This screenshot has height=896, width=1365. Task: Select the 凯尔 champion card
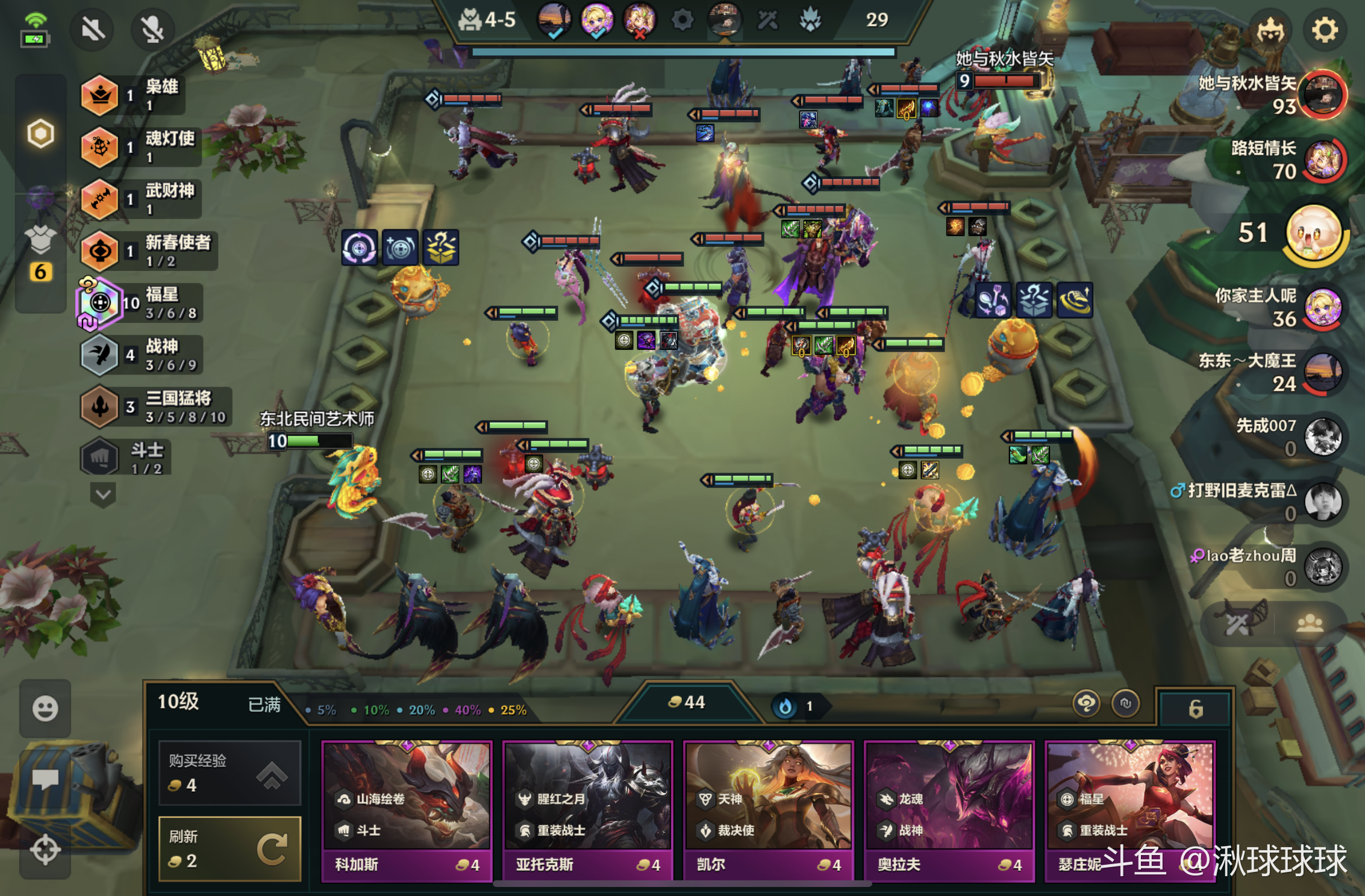pos(768,810)
